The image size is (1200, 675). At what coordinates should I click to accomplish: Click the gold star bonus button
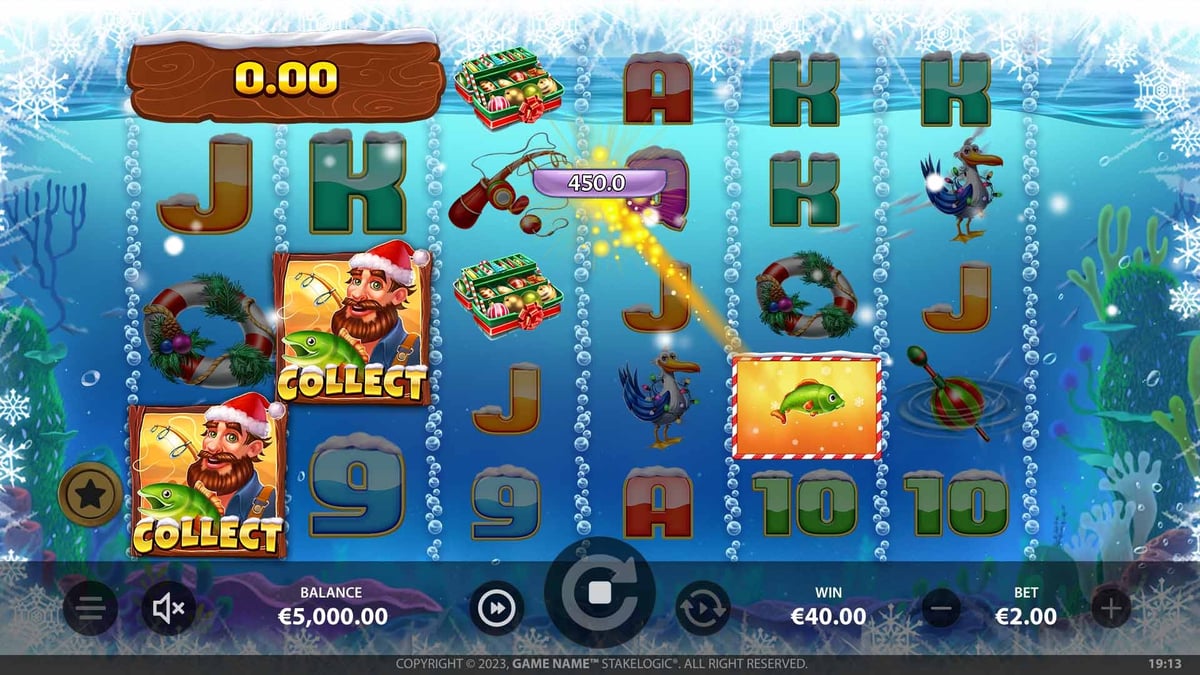[90, 493]
